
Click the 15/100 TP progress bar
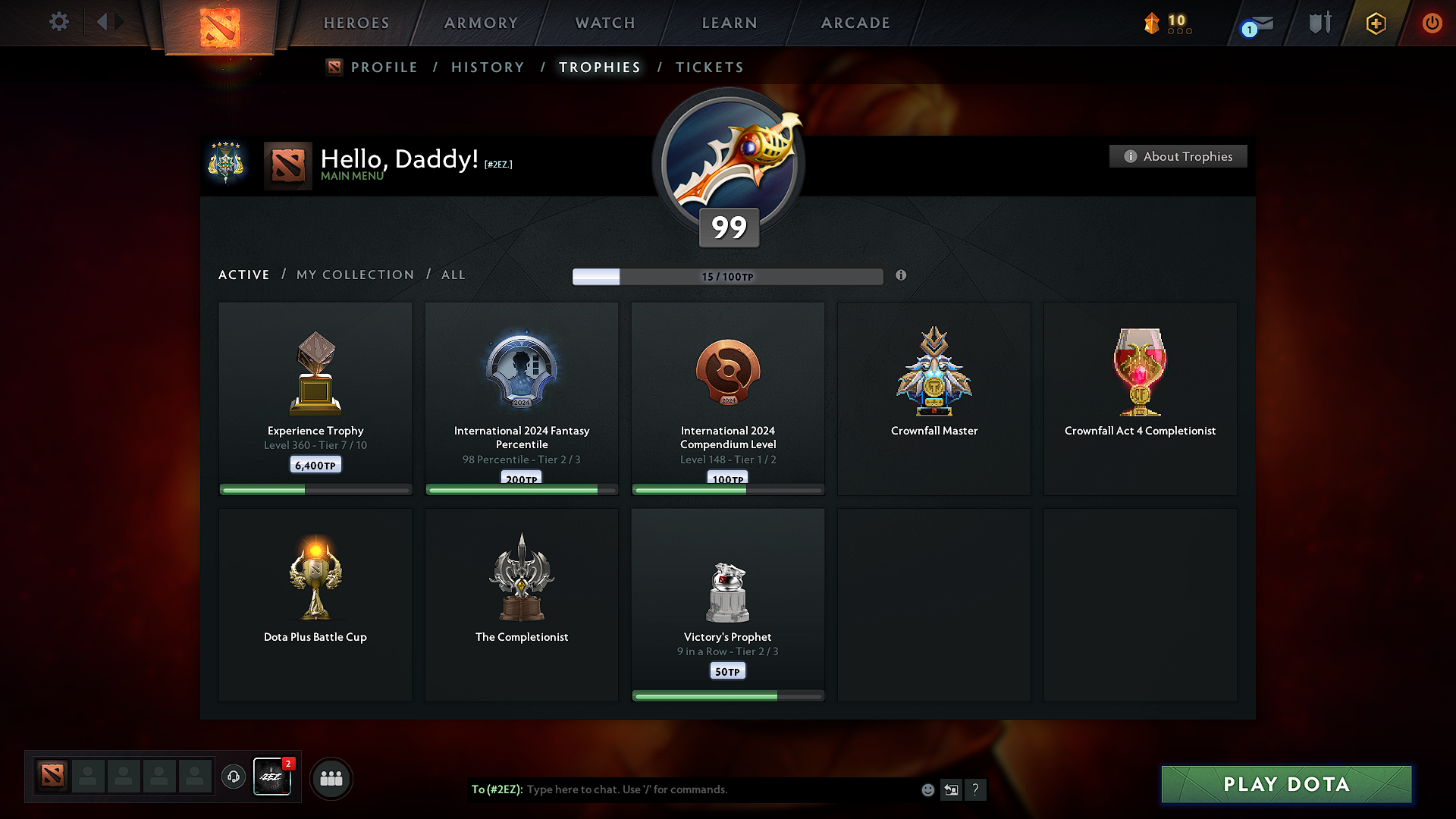(x=728, y=276)
